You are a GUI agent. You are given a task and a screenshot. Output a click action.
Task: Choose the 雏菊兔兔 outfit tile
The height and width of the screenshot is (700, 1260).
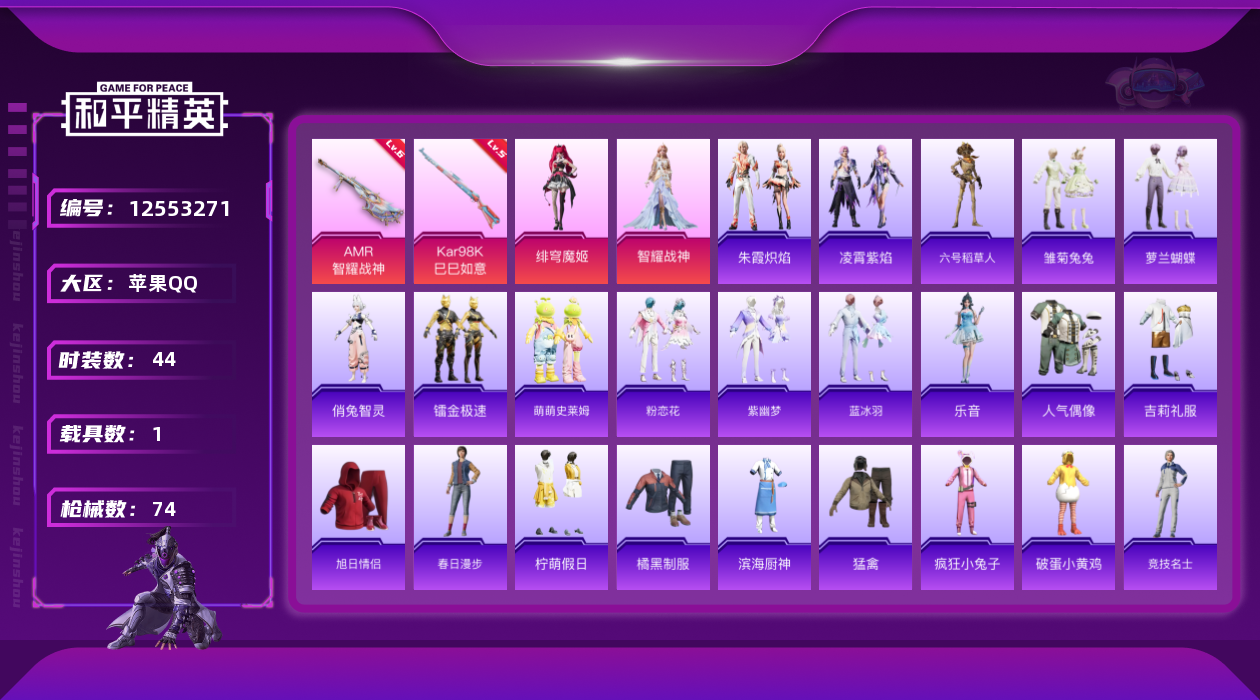point(1068,210)
